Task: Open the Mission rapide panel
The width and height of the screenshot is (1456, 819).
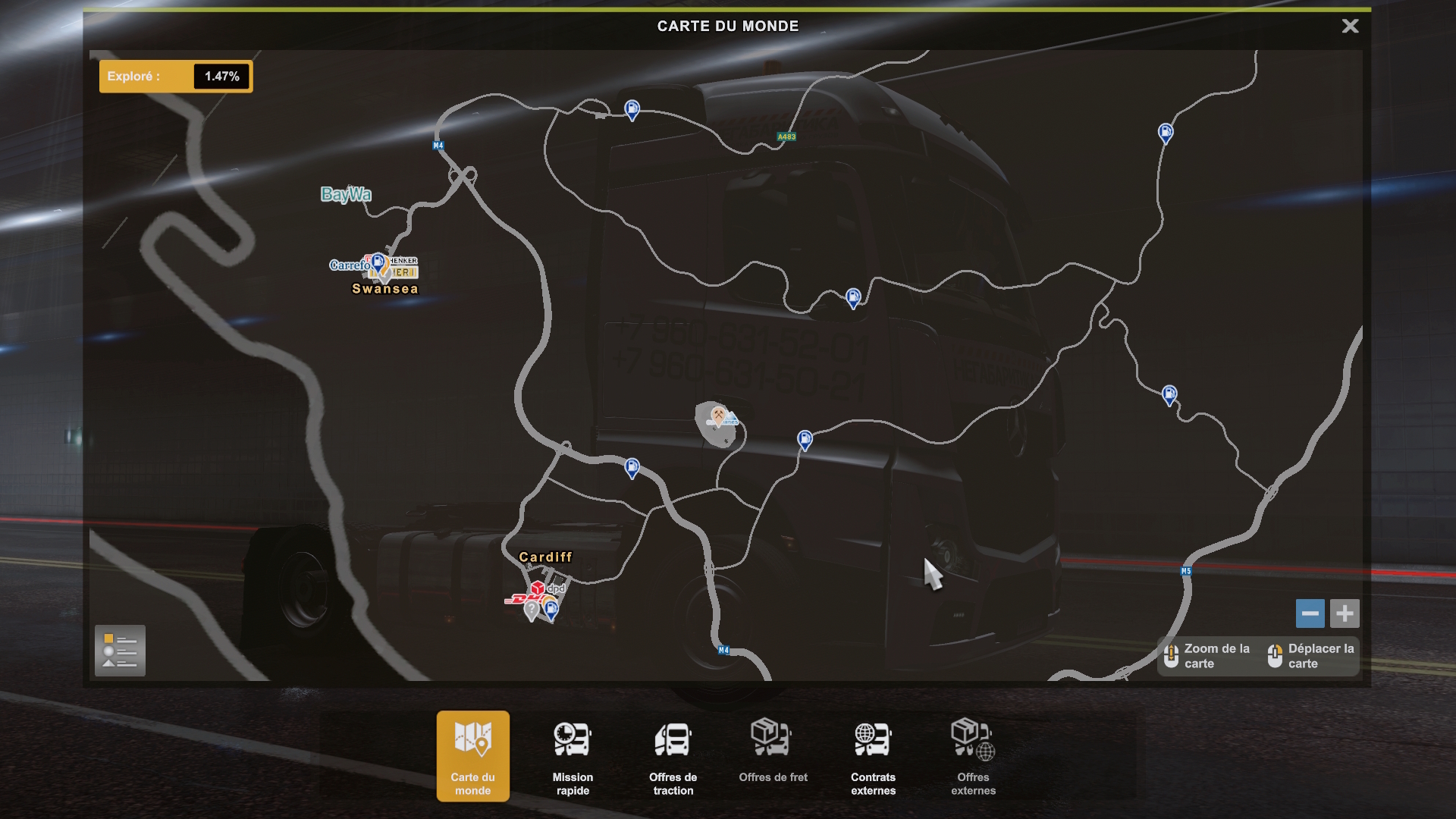Action: 573,756
